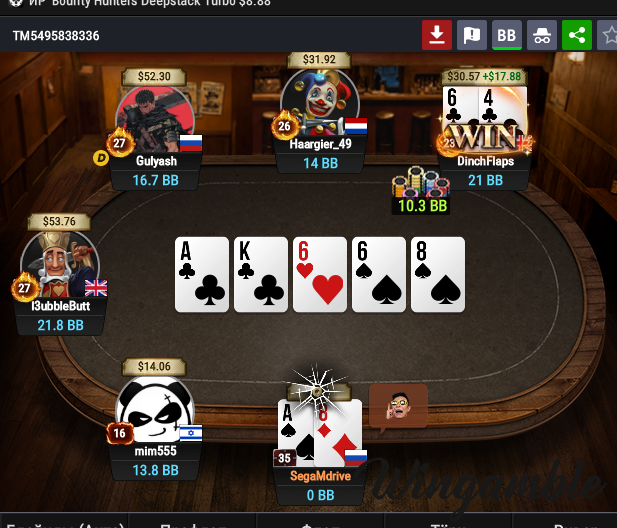617x528 pixels.
Task: Select DinchFlaps' name plate
Action: click(x=485, y=160)
